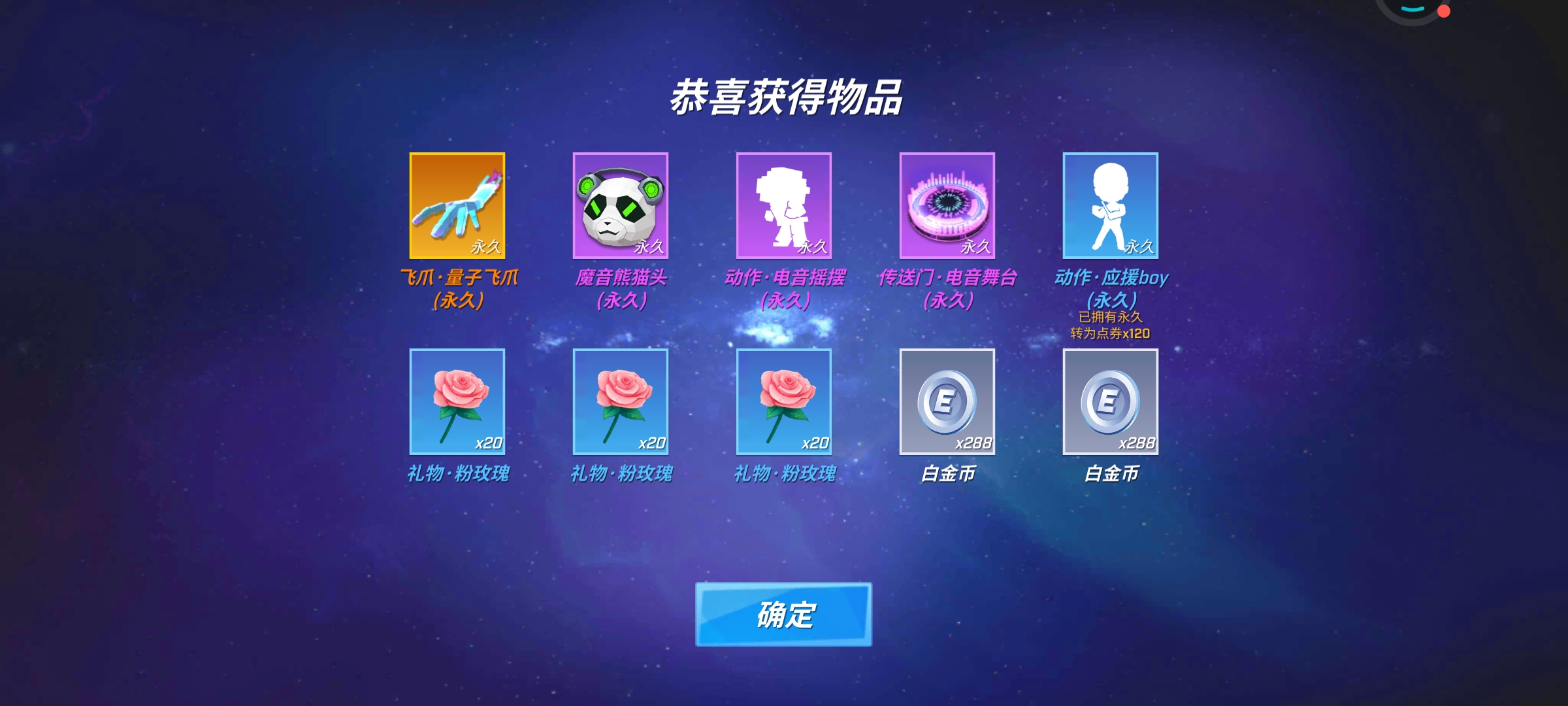Select the 动作·应援boy action icon
Image resolution: width=1568 pixels, height=706 pixels.
point(1109,206)
